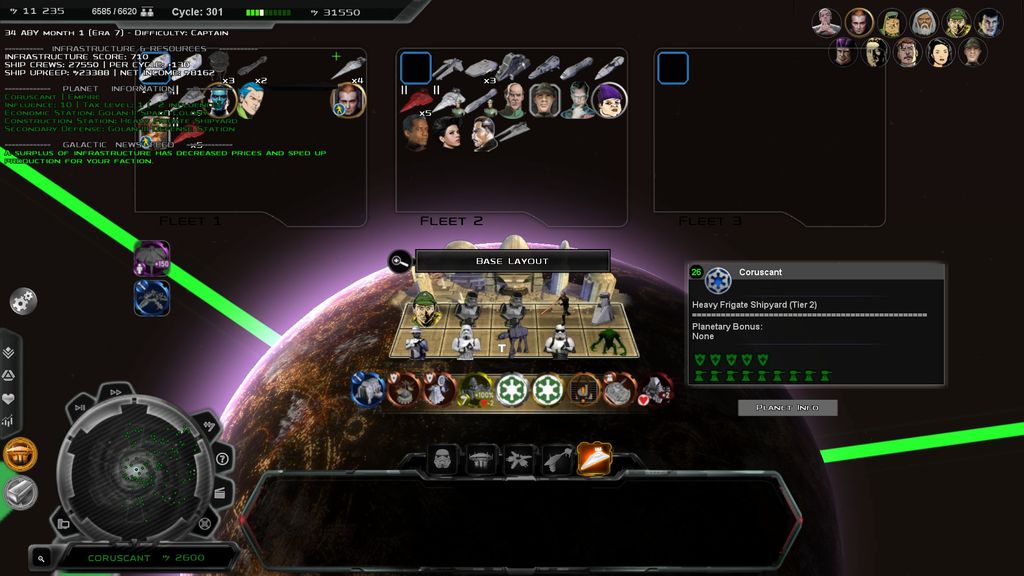
Task: Open the Base Layout view
Action: tap(512, 261)
